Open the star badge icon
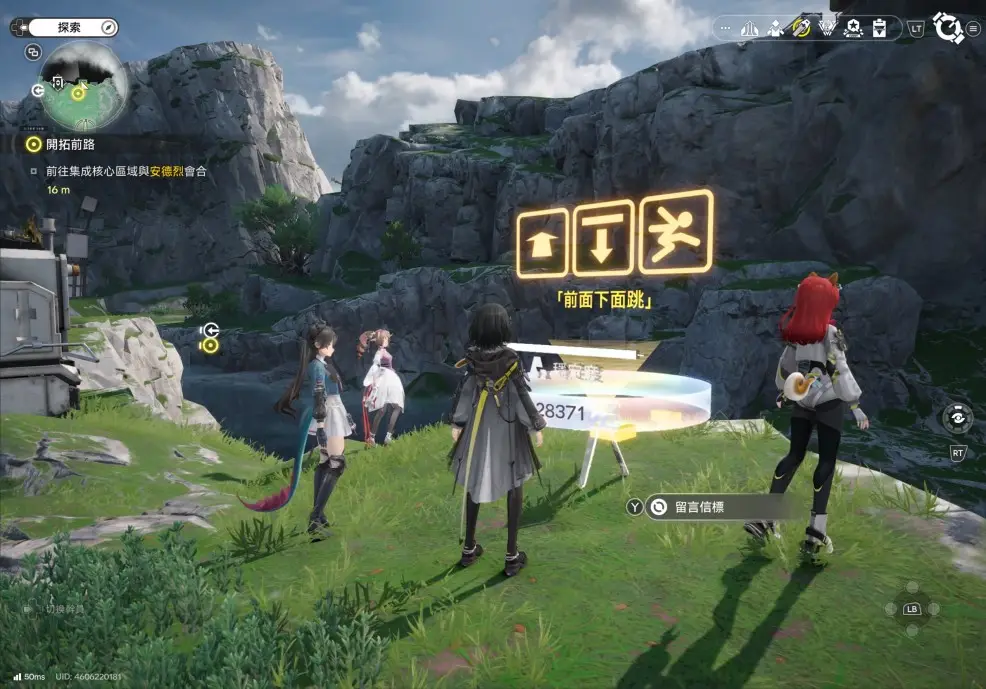Screen dimensions: 986x689 [x=853, y=28]
